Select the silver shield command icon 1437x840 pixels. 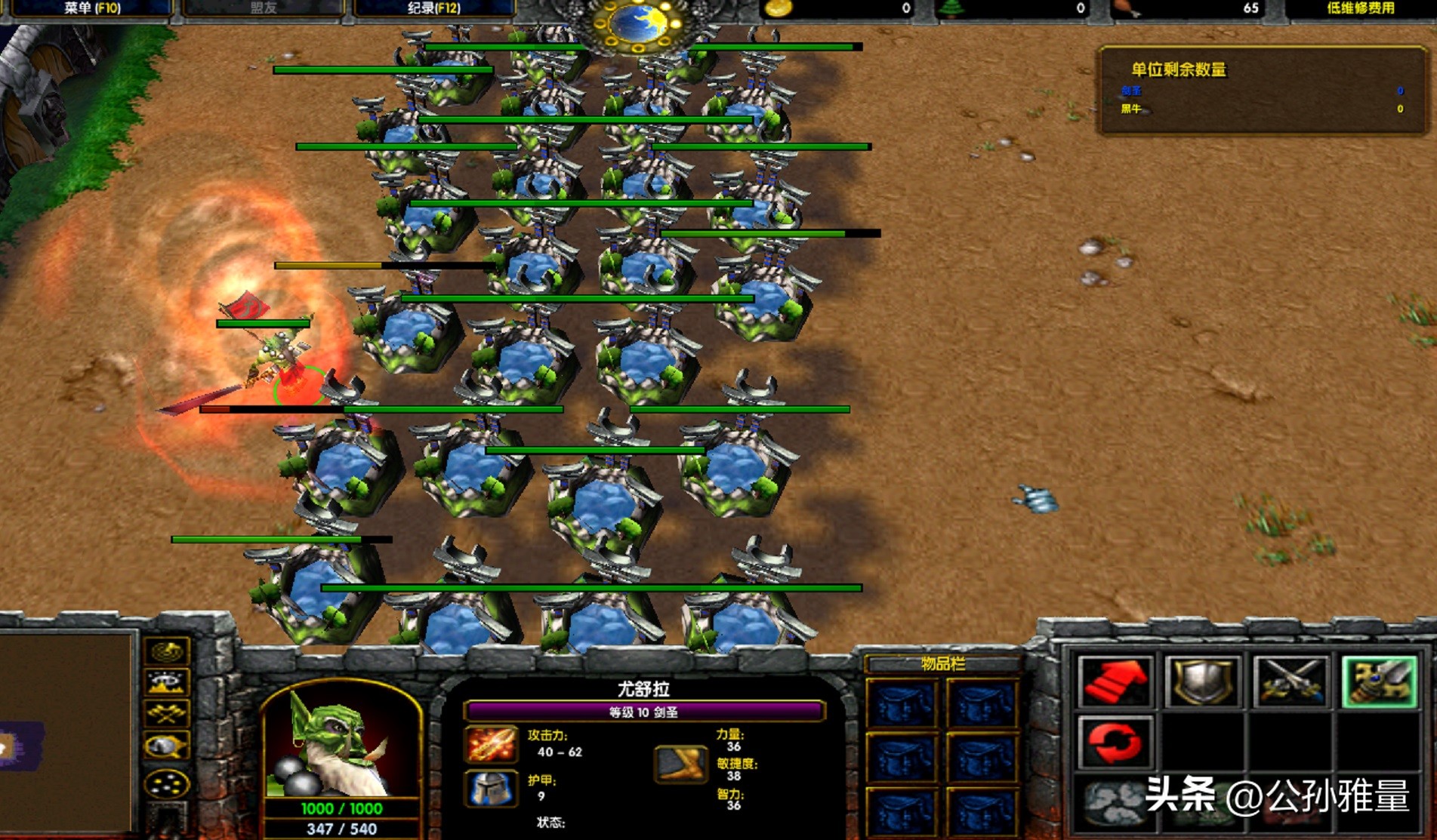pos(1202,682)
